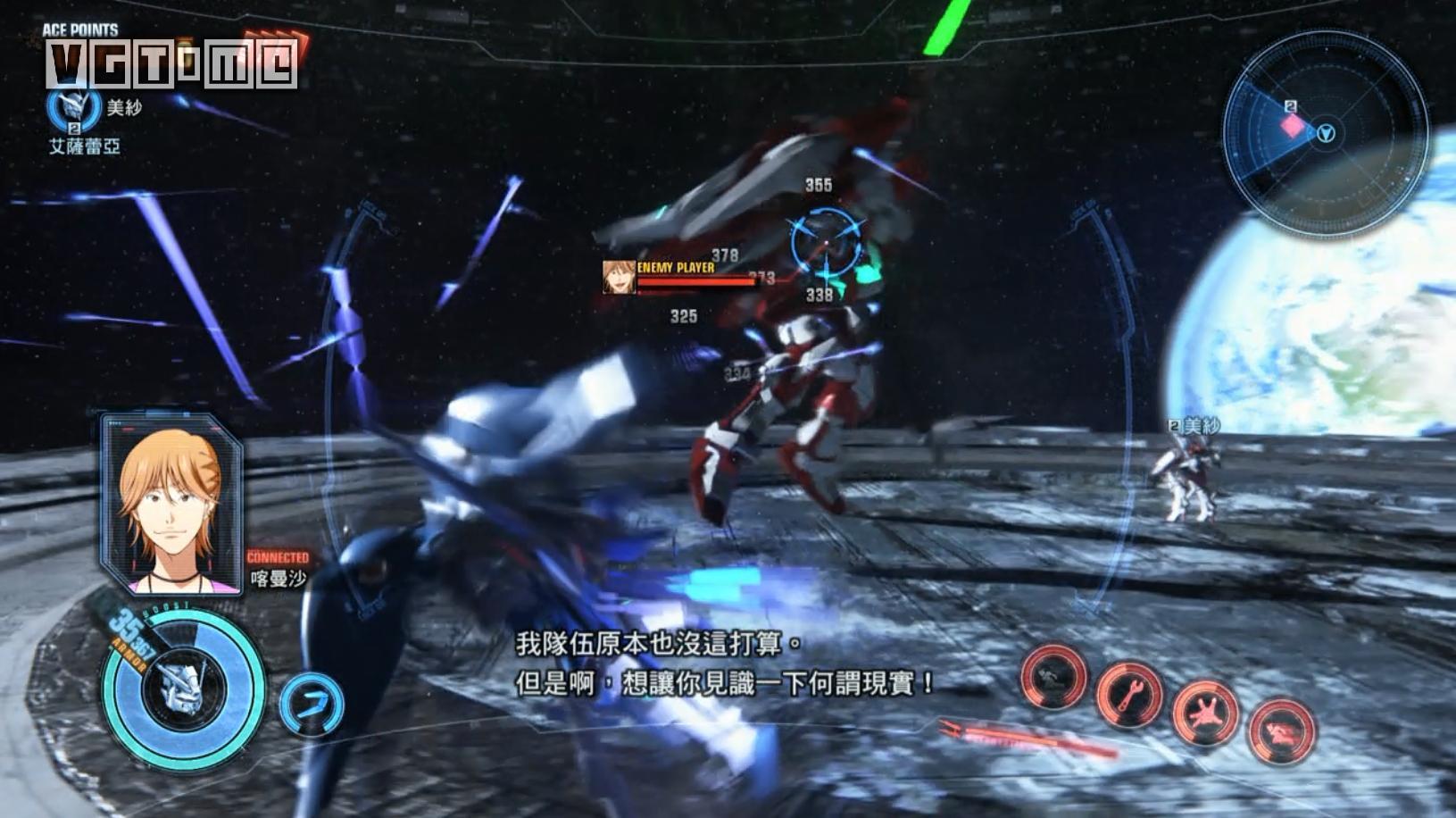This screenshot has height=818, width=1456.
Task: Trigger the dark leftmost red-ringed skill icon
Action: pyautogui.click(x=1053, y=677)
